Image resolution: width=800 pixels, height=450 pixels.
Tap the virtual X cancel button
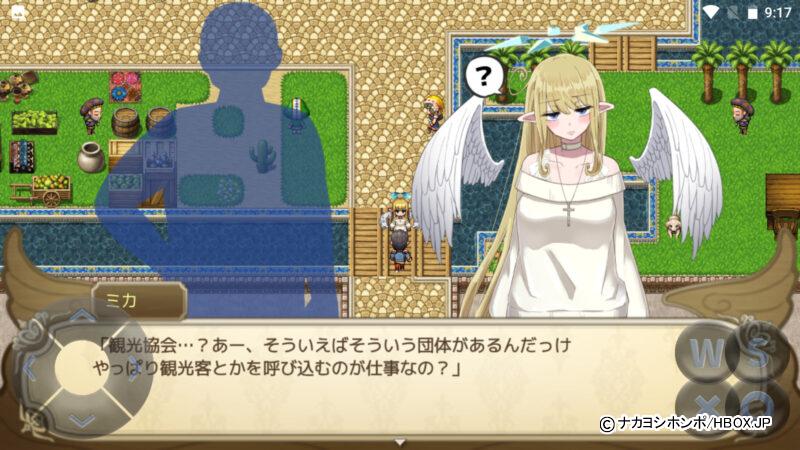pos(705,403)
